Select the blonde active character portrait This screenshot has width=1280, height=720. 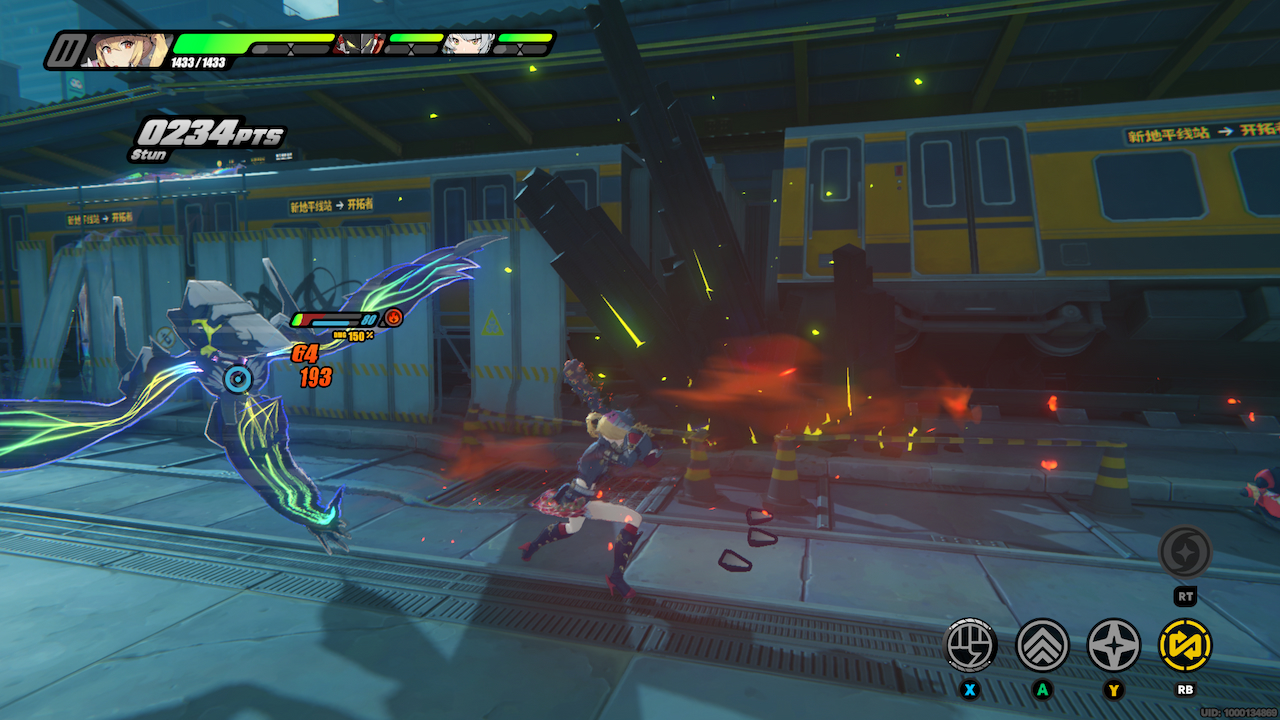click(x=125, y=49)
